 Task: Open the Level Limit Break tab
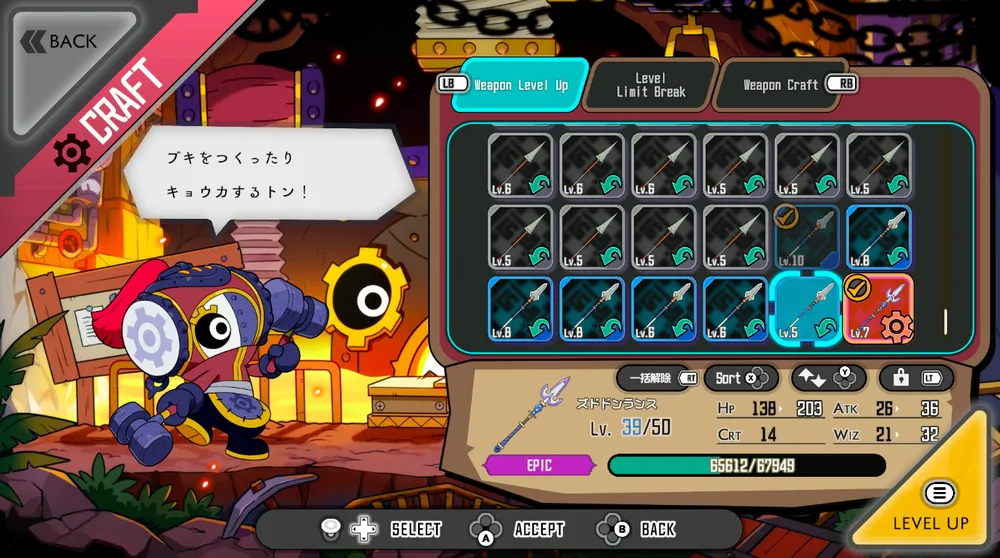650,86
